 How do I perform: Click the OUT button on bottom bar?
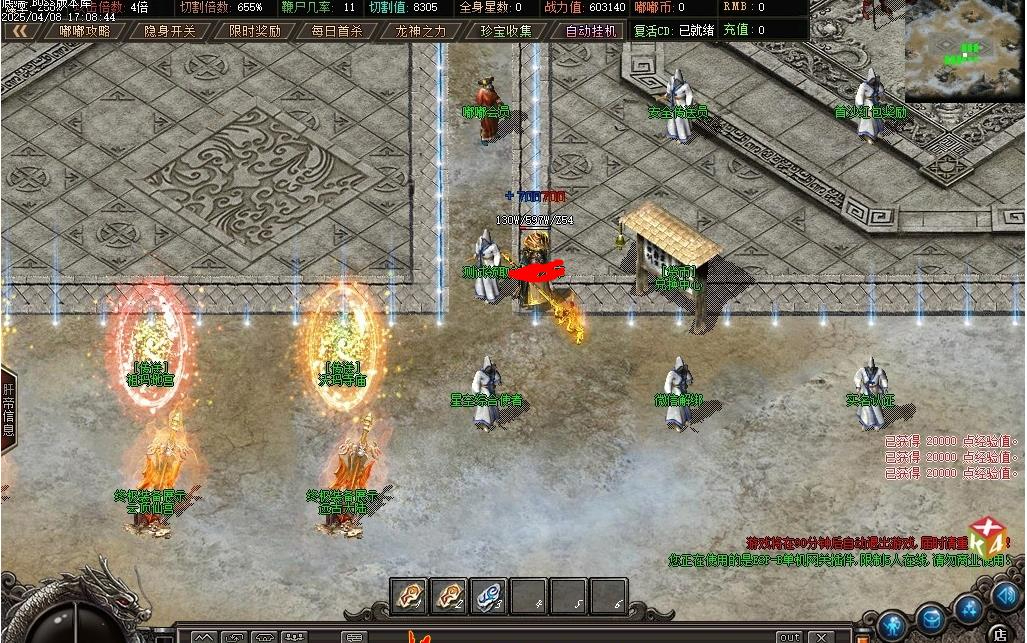[790, 637]
